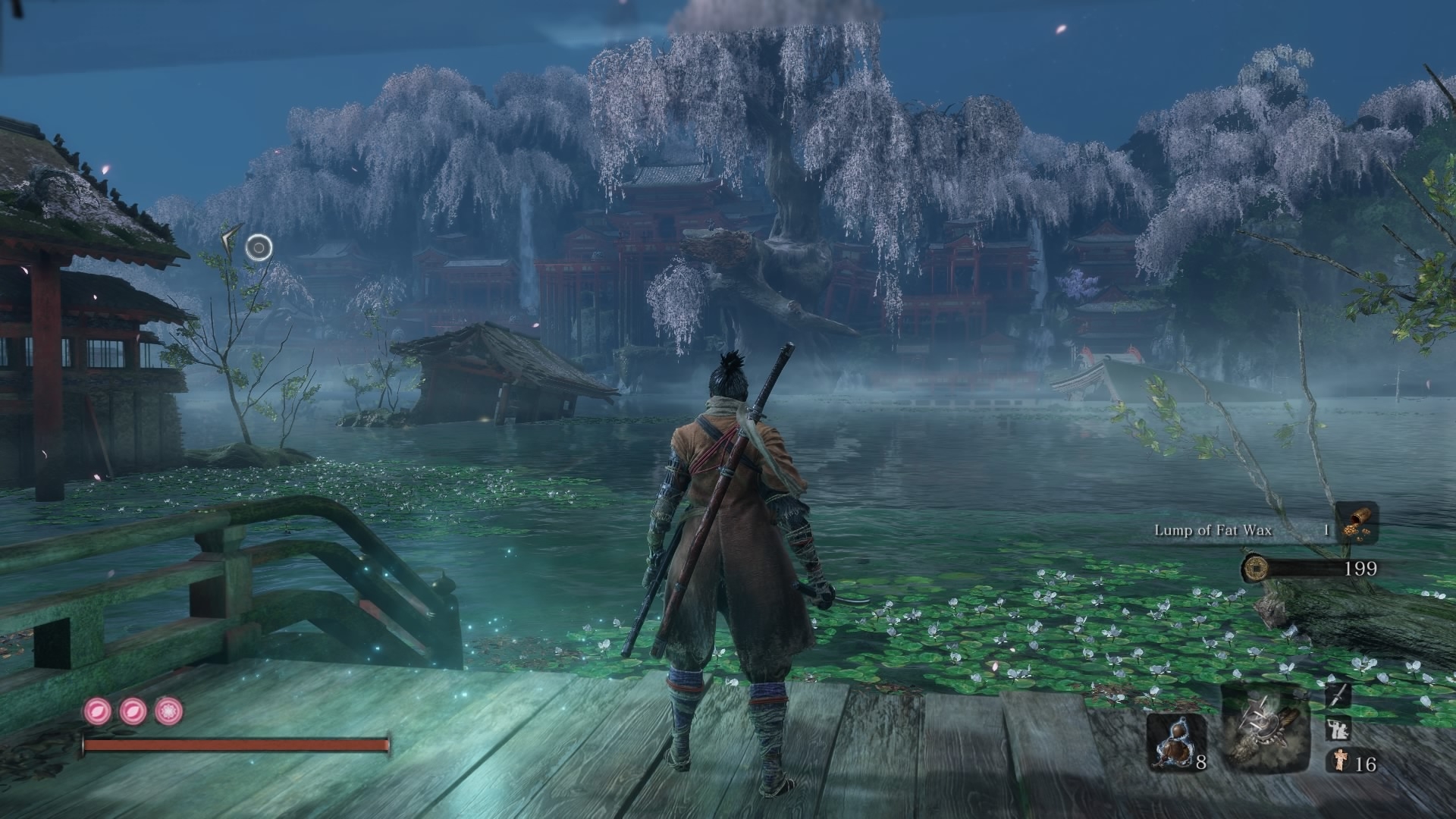
Task: Click the circular grapple point marker
Action: (x=259, y=246)
